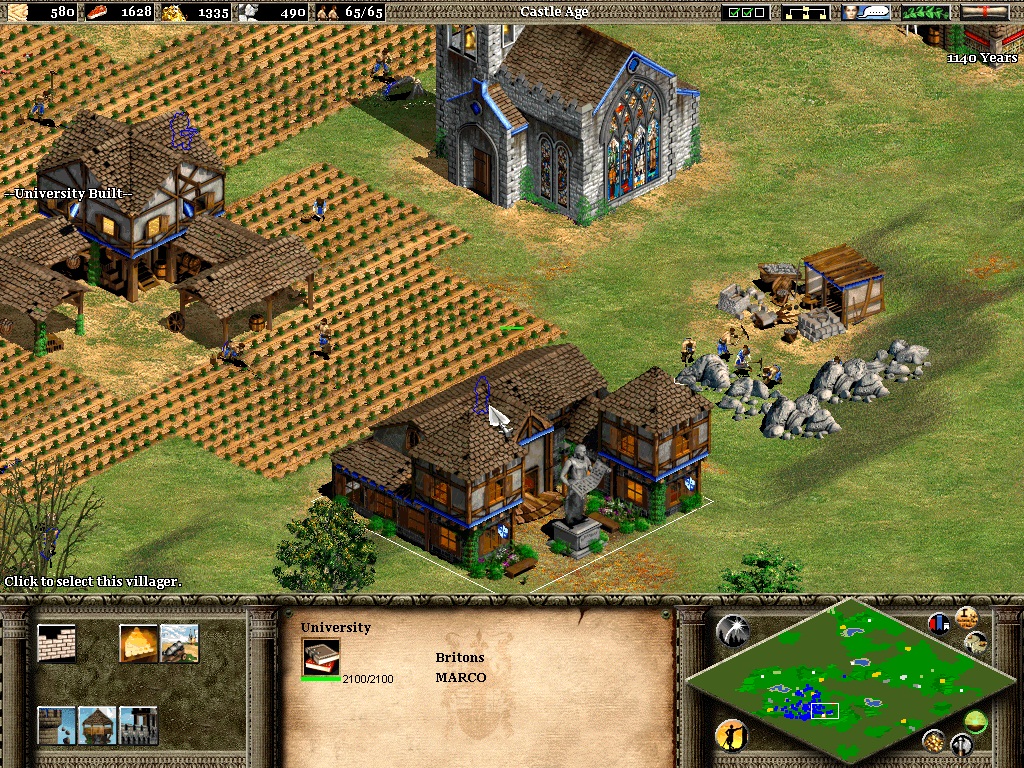
Task: Activate the flare signal button
Action: [732, 630]
